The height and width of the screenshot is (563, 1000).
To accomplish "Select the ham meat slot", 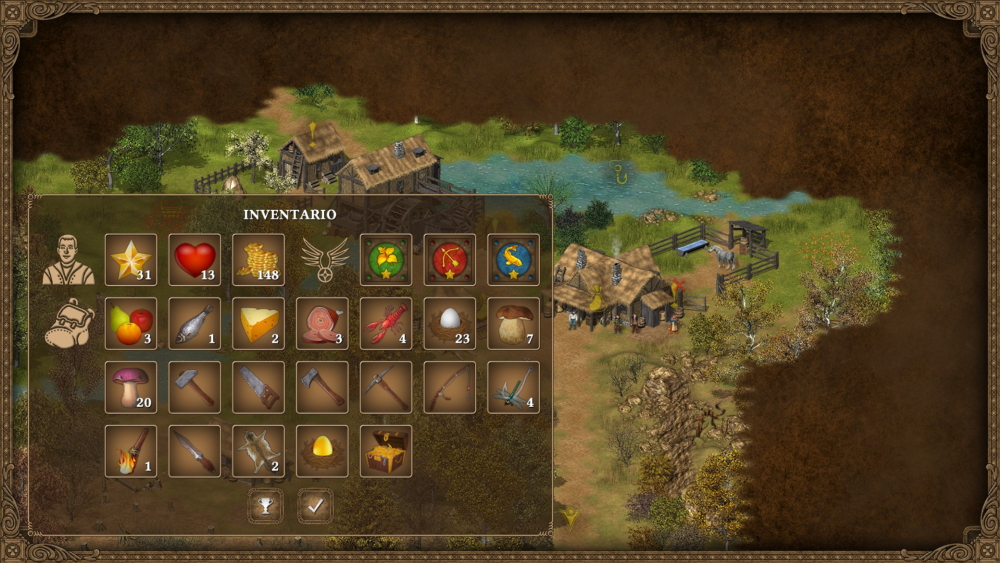I will coord(322,323).
